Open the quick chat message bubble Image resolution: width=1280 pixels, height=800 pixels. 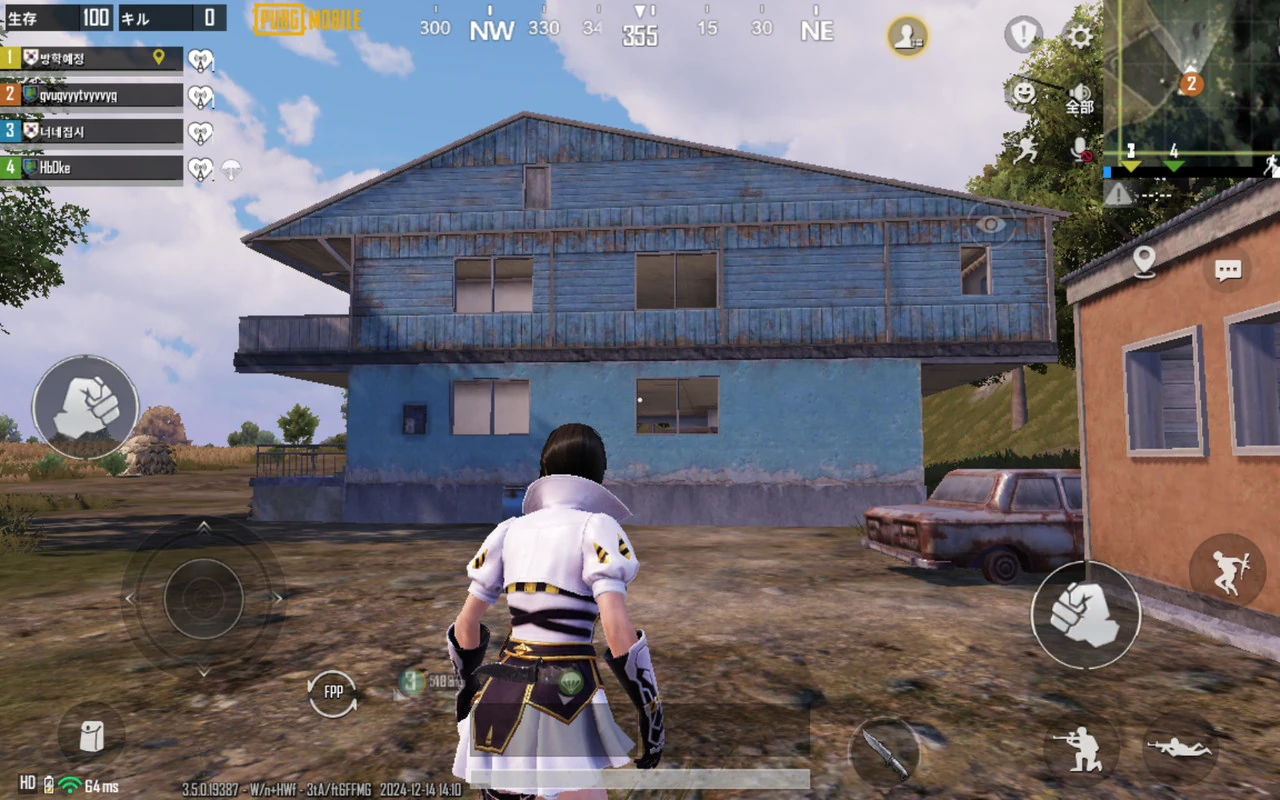(x=1227, y=270)
